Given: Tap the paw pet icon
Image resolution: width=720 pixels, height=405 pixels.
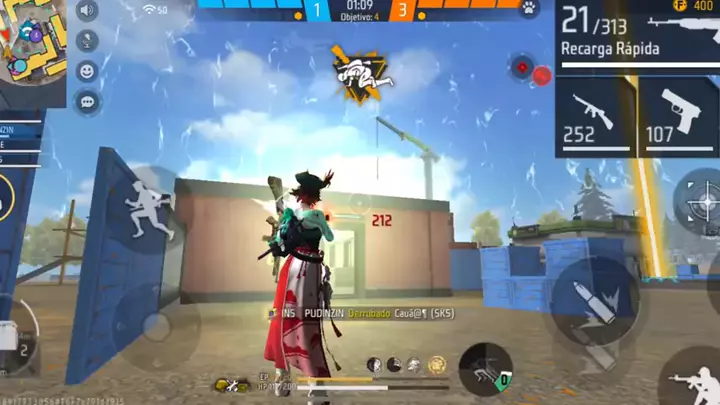Looking at the screenshot, I should click(x=529, y=9).
